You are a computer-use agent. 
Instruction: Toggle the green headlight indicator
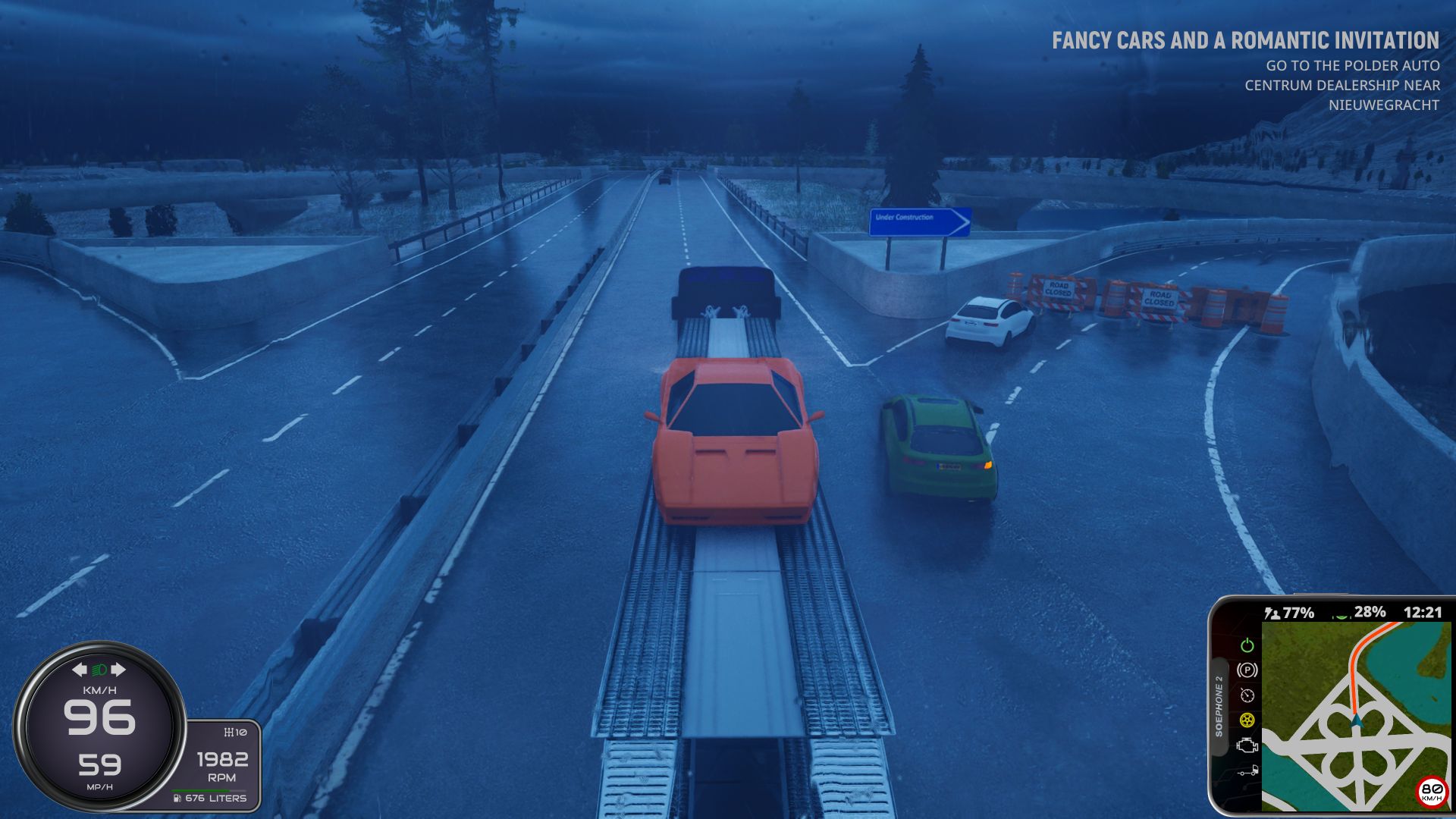tap(99, 670)
